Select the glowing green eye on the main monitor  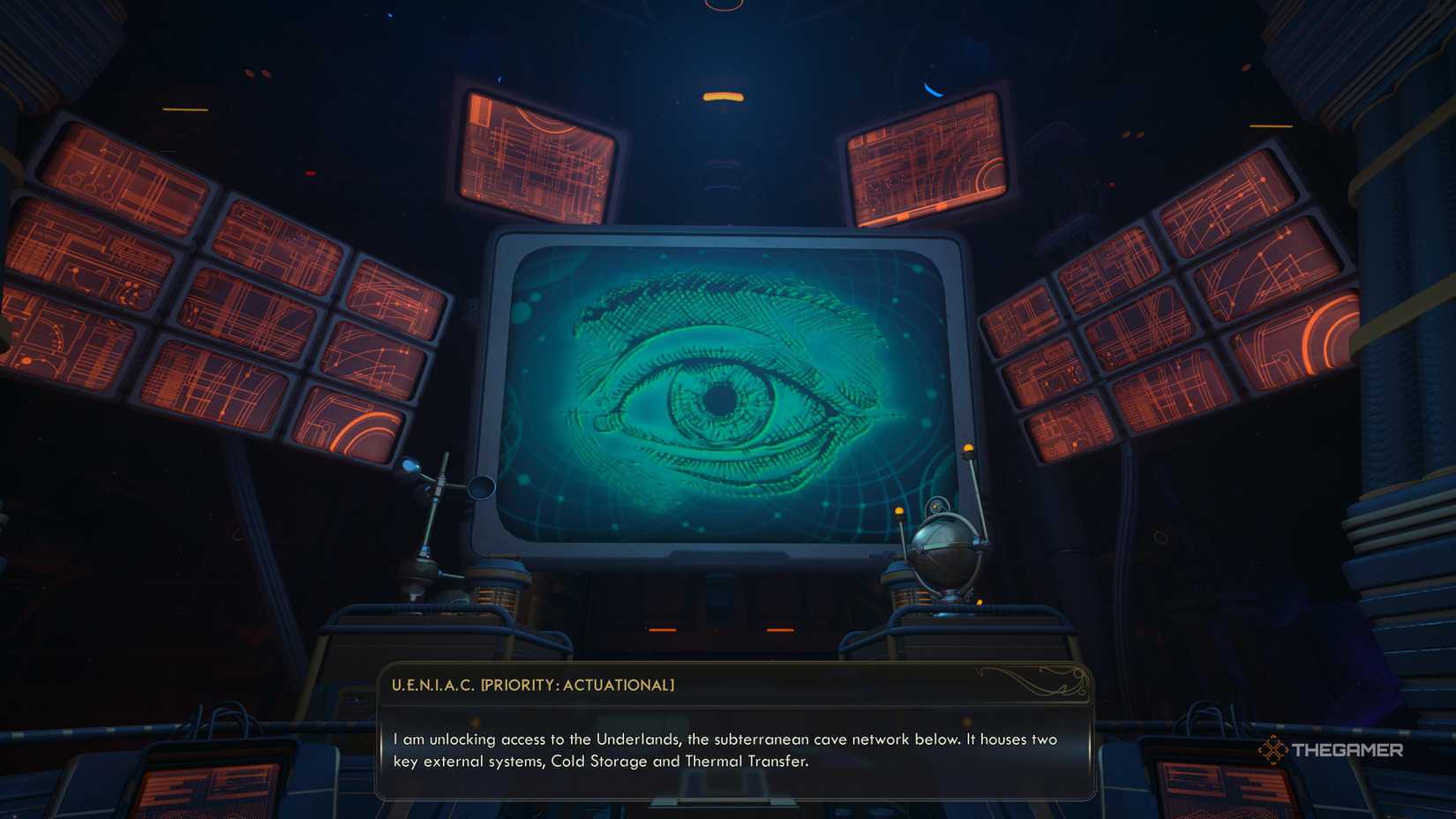tap(724, 397)
